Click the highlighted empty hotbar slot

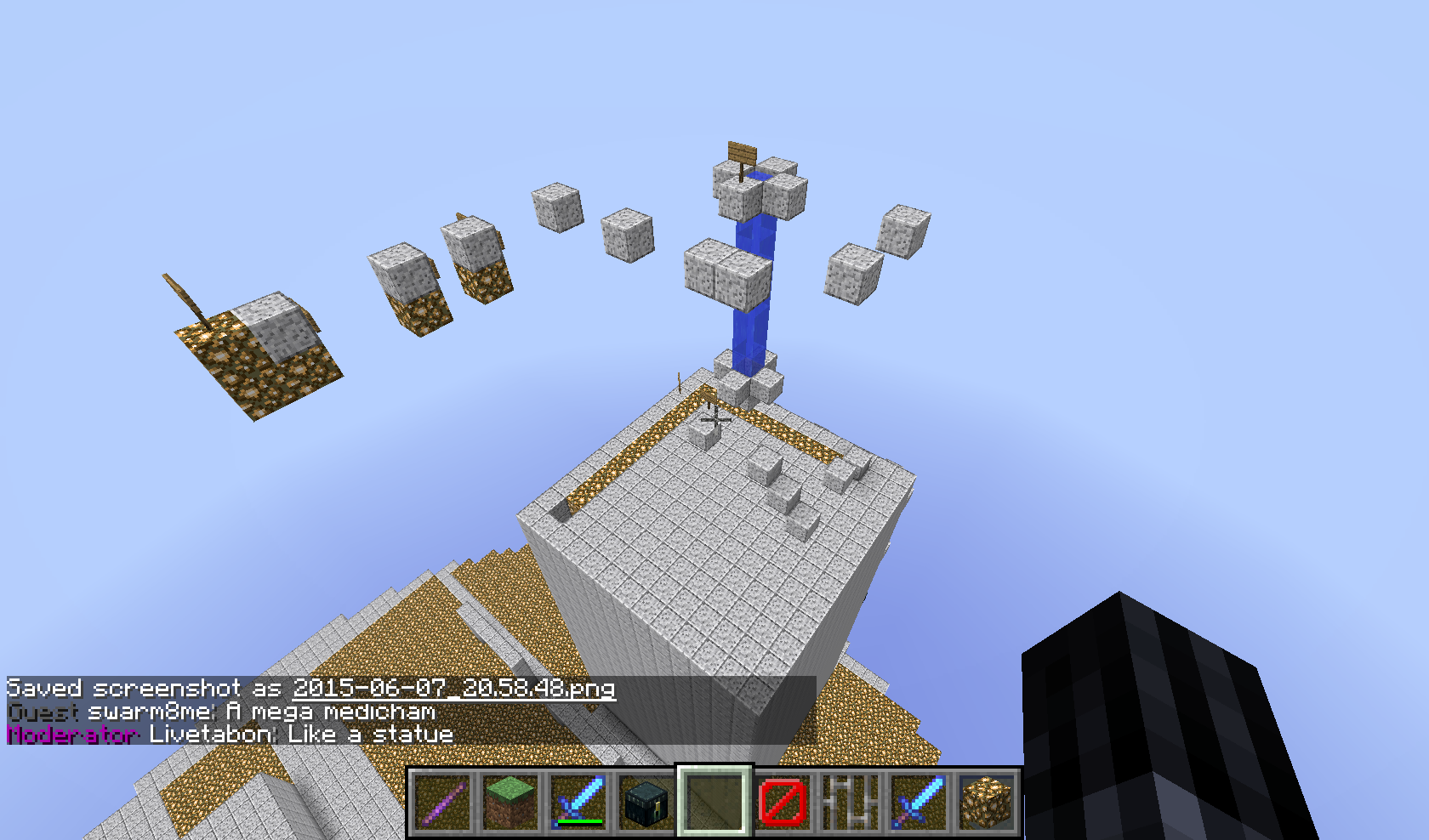click(714, 802)
